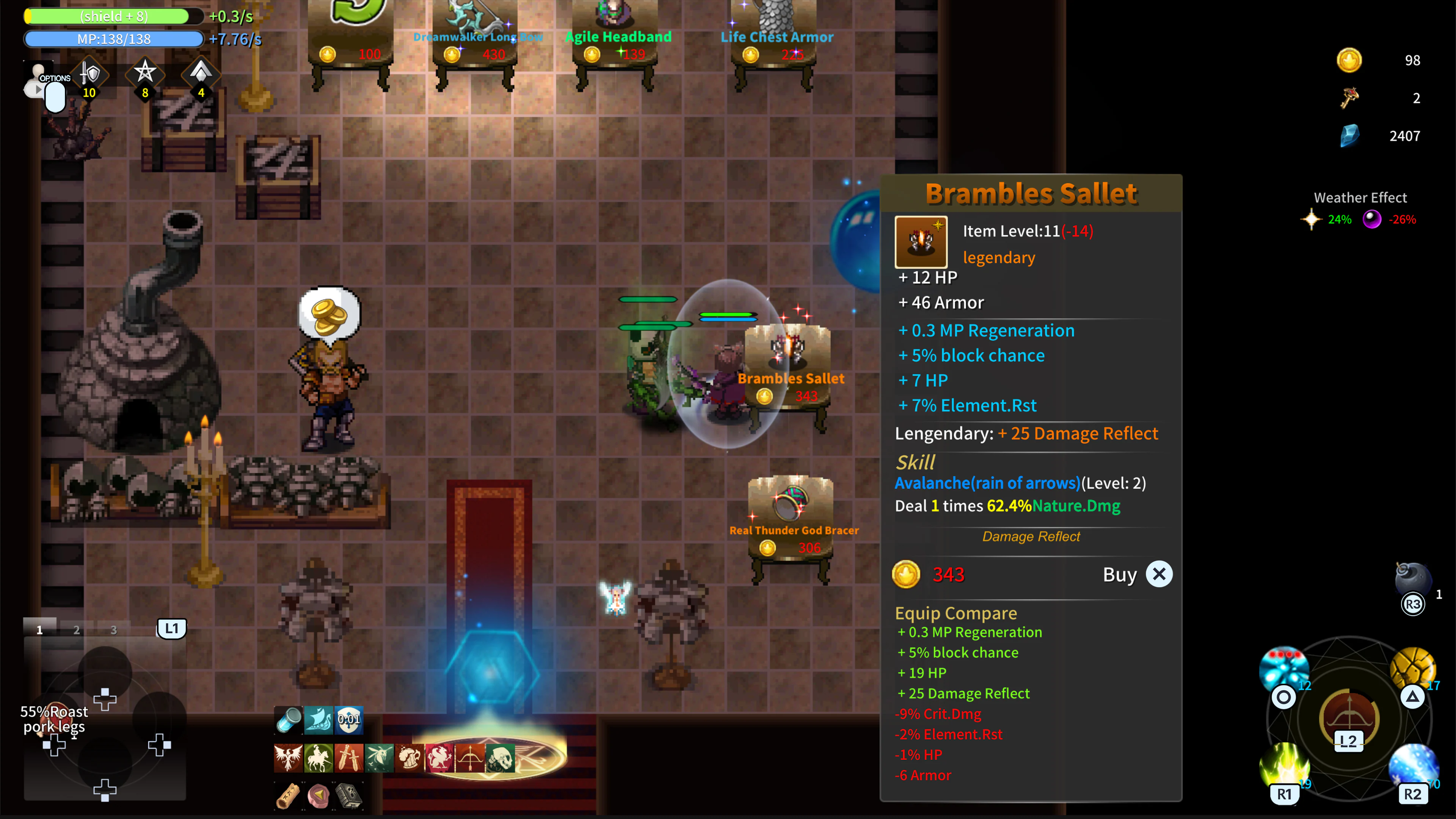Pick the skull faction icon
The height and width of the screenshot is (819, 1456).
(x=500, y=759)
